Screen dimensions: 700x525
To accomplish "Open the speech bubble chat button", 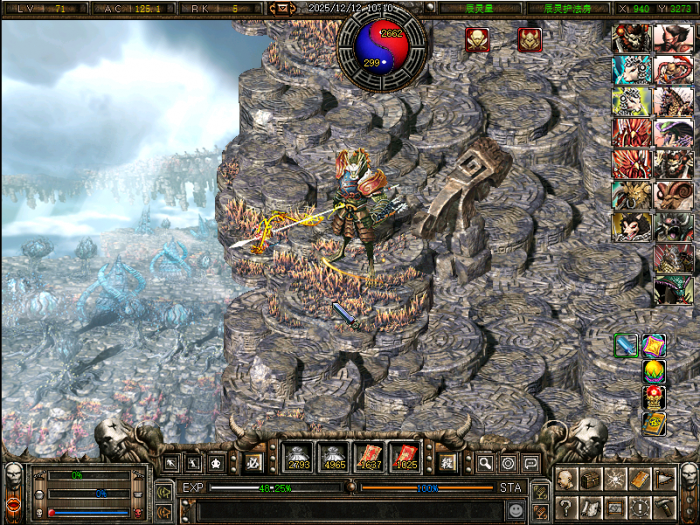I will [530, 463].
